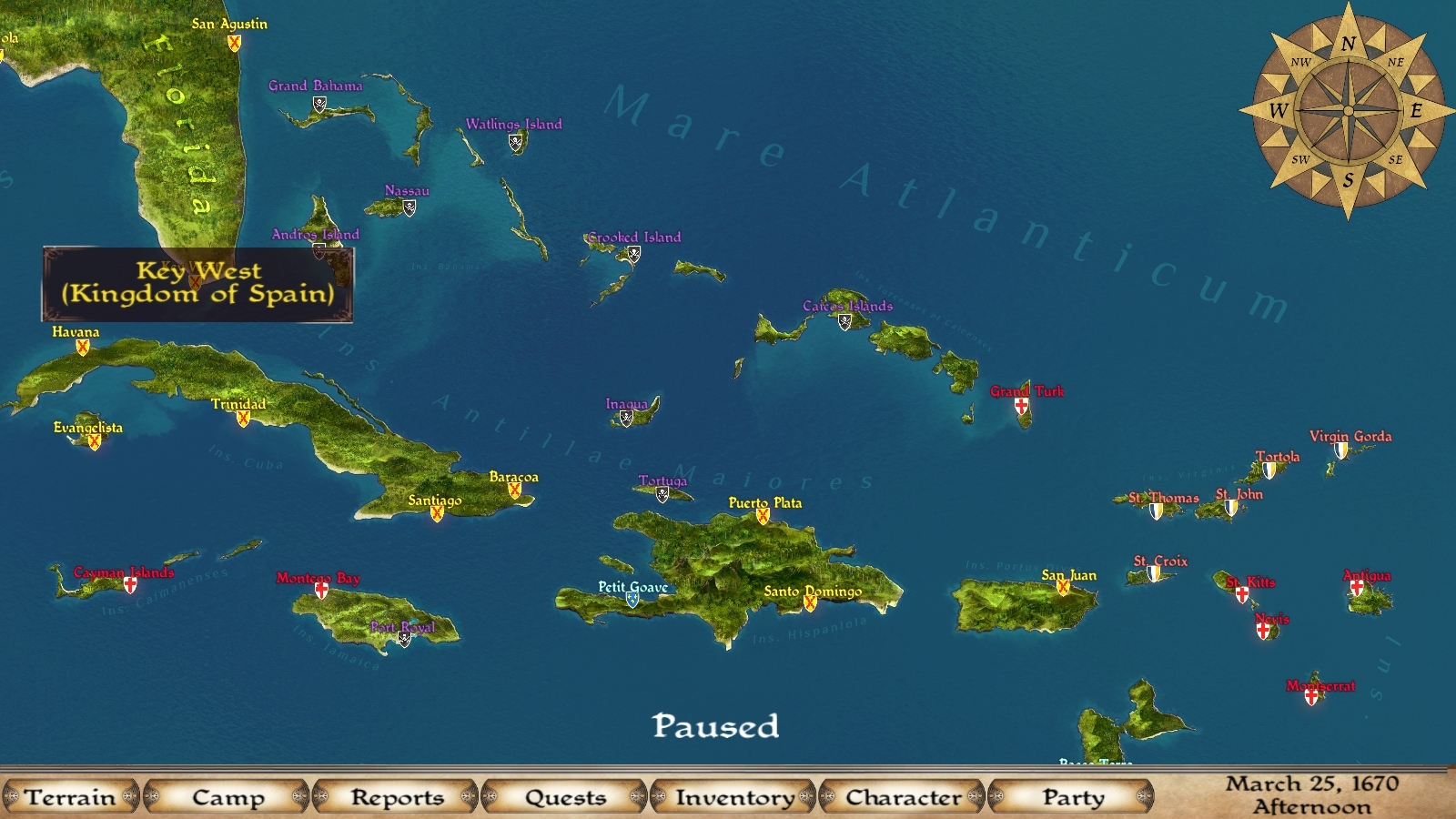Click Port Royal's pirate flag marker
The height and width of the screenshot is (819, 1456).
tap(404, 640)
